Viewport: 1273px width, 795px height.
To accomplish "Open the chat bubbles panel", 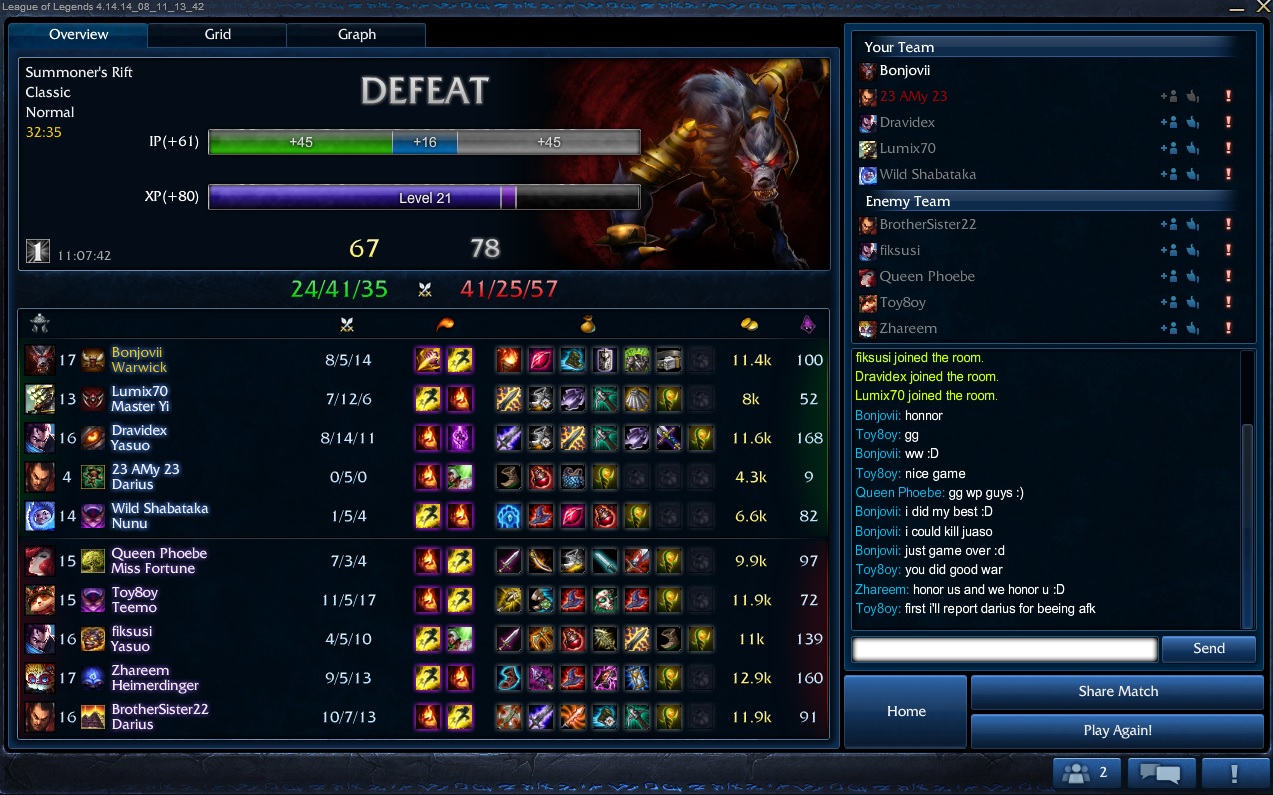I will [1161, 773].
